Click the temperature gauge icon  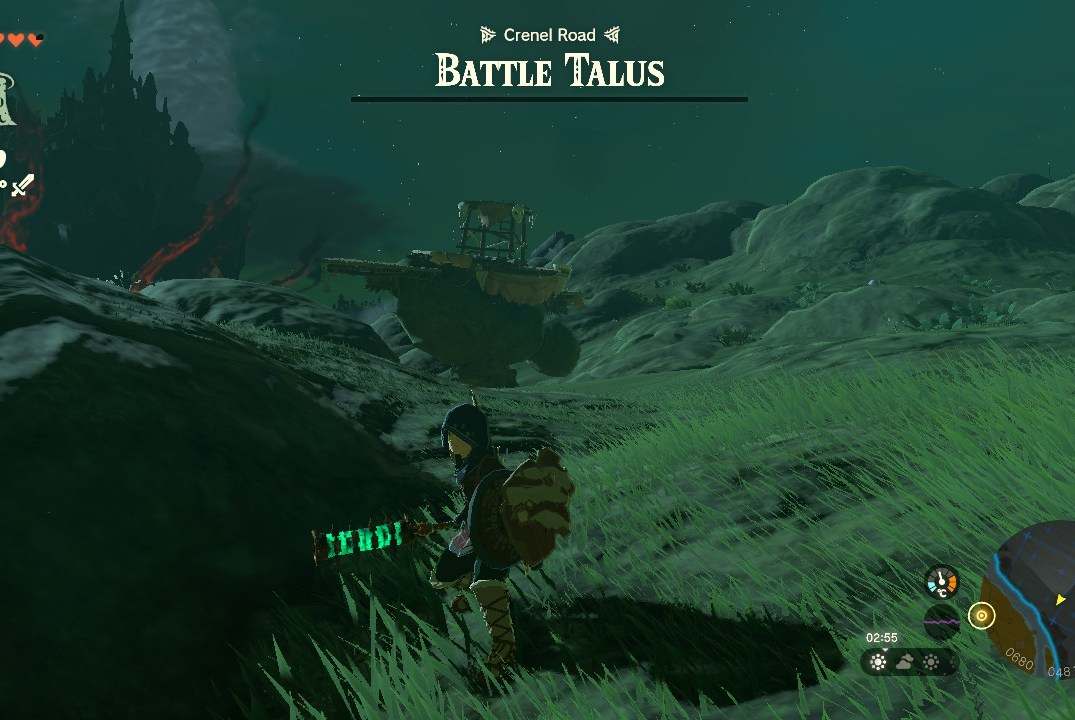click(x=941, y=581)
